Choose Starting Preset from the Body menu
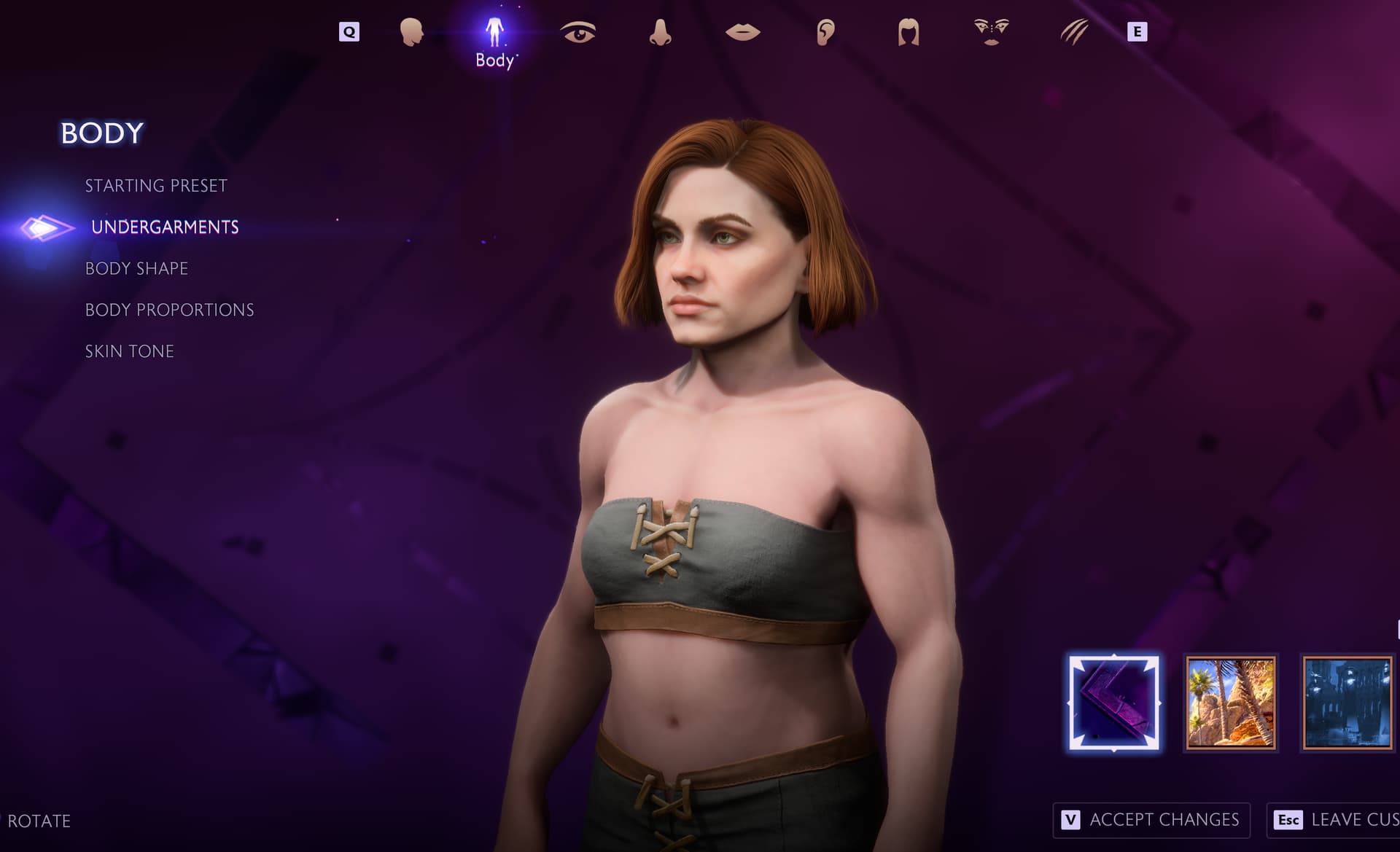Image resolution: width=1400 pixels, height=852 pixels. (x=156, y=186)
